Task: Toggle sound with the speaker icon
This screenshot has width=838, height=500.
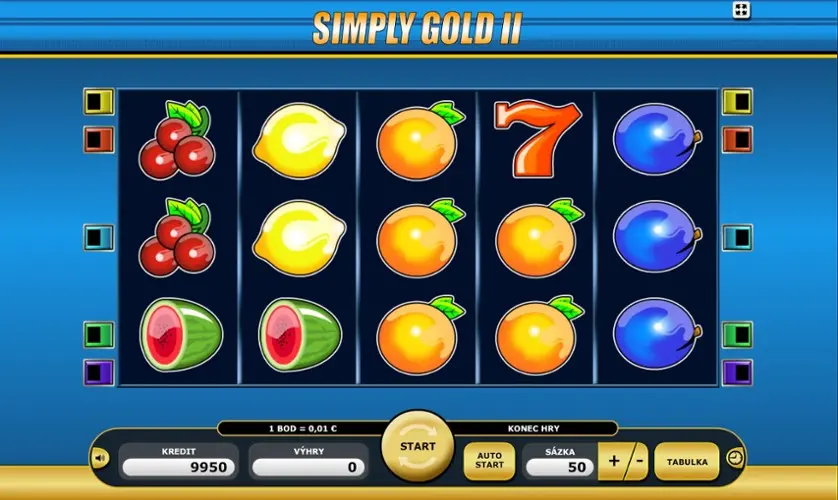Action: click(100, 459)
